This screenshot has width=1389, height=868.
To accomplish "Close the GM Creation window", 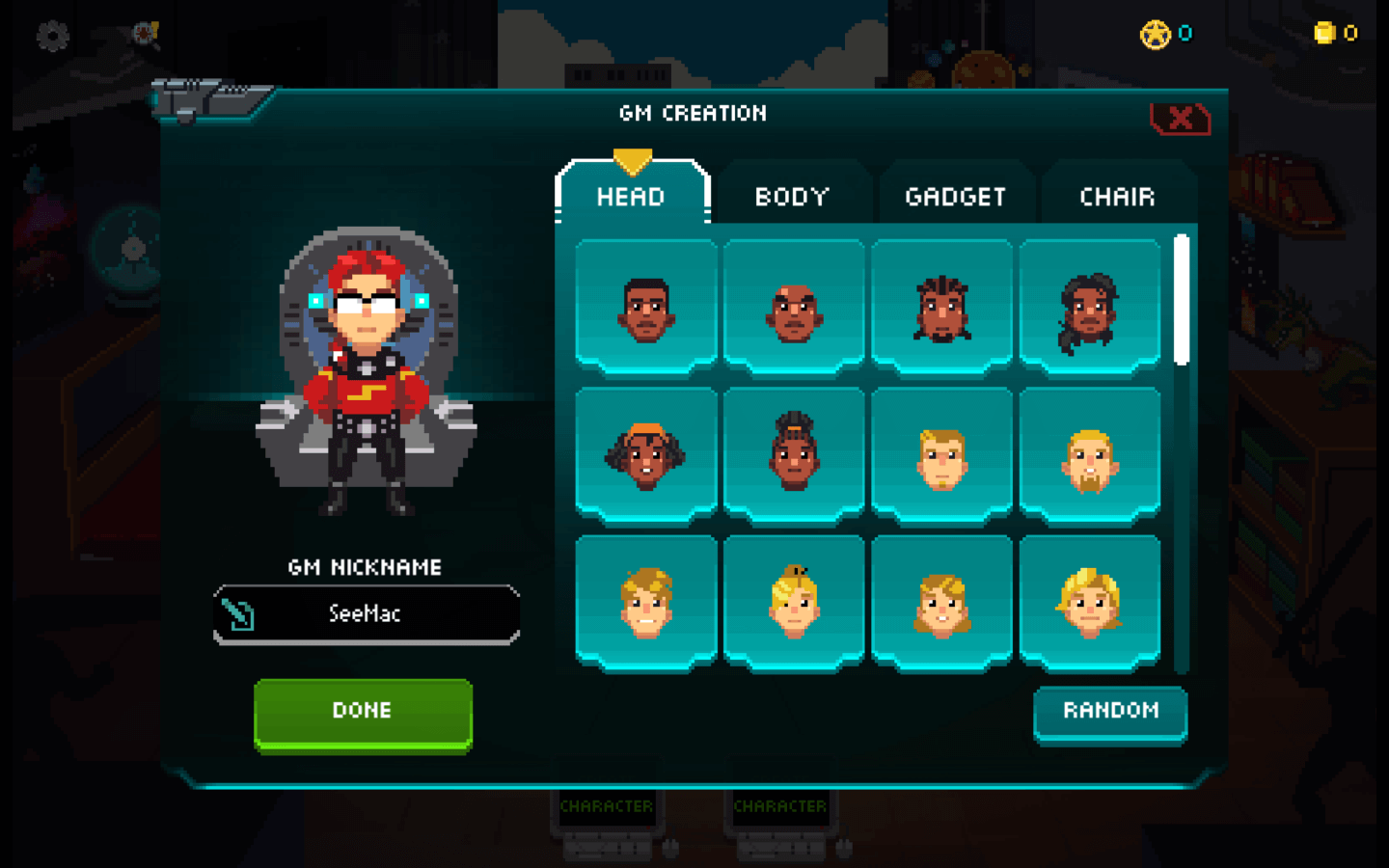I will click(1181, 120).
